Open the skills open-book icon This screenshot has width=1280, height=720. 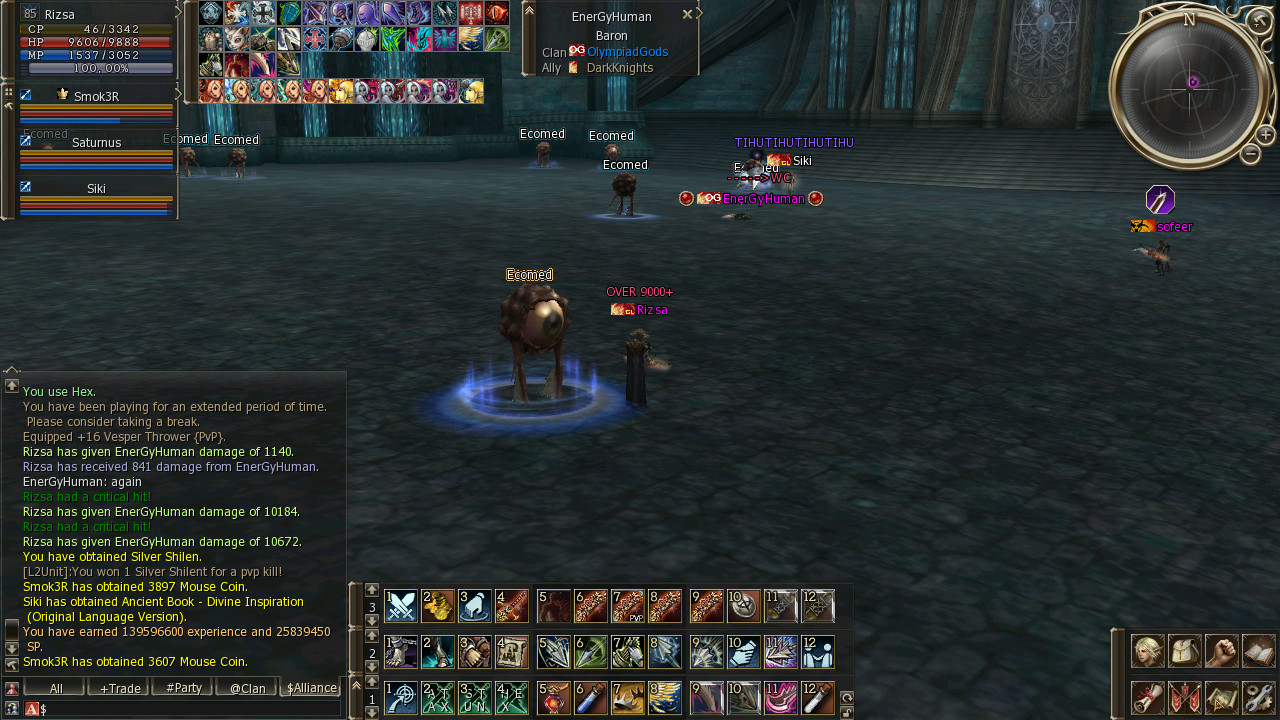pos(1259,651)
